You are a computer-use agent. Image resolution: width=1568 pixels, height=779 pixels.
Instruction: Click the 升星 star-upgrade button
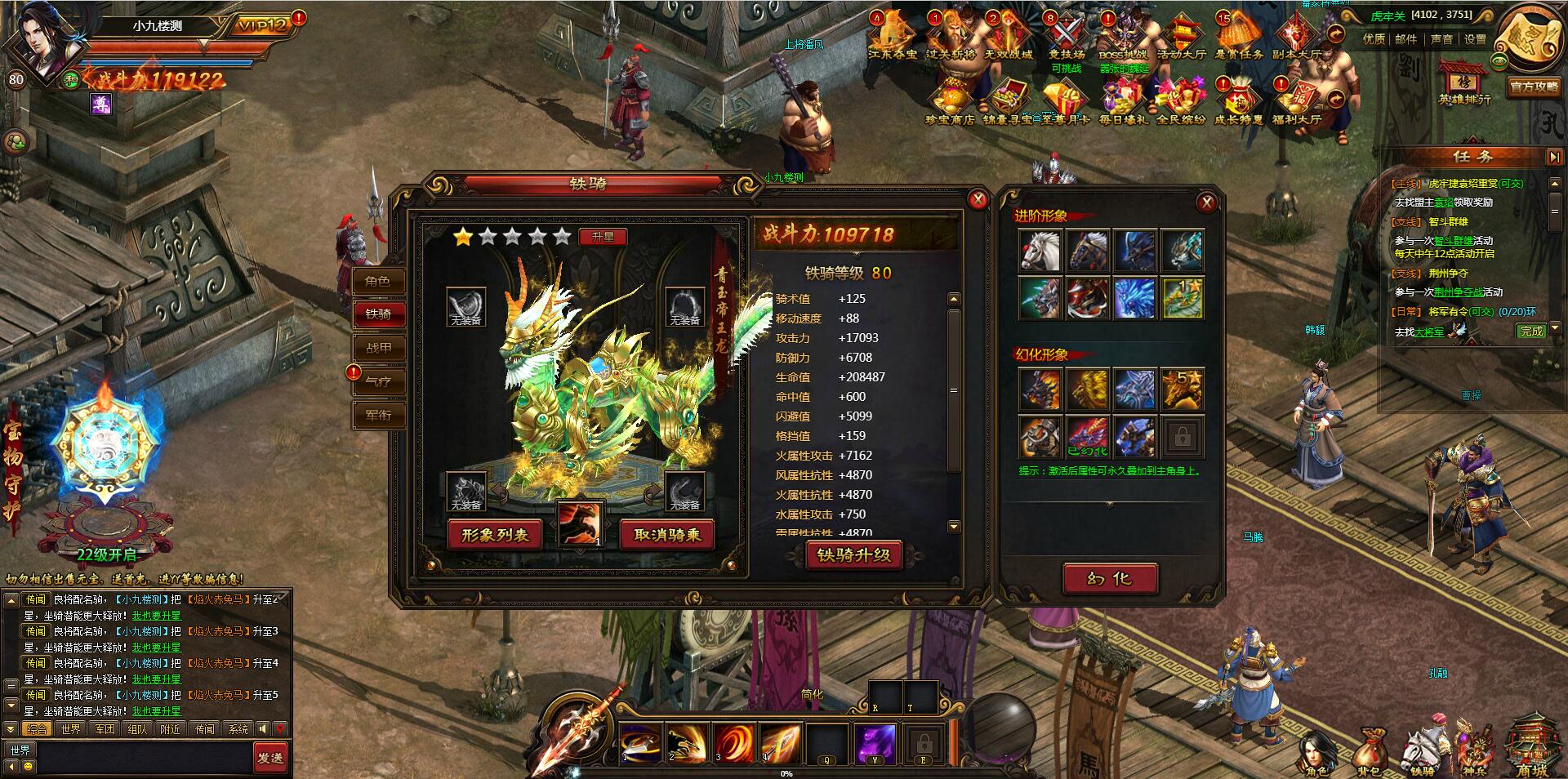pyautogui.click(x=603, y=237)
